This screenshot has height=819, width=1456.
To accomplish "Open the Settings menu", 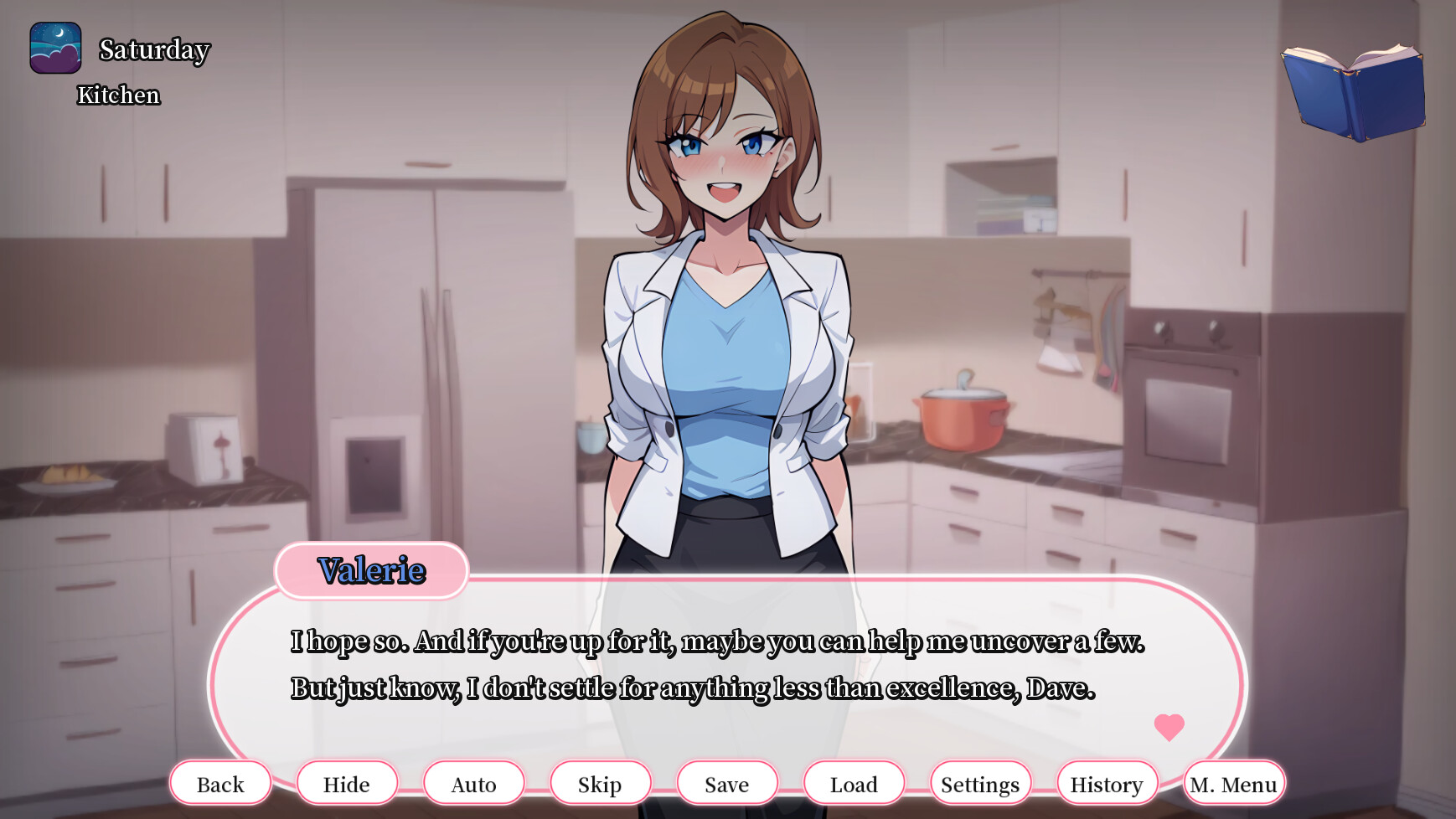I will (979, 784).
